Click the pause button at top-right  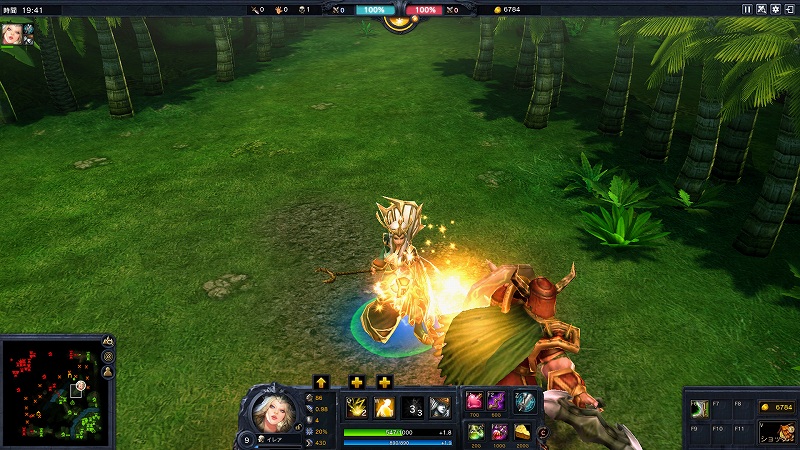747,9
